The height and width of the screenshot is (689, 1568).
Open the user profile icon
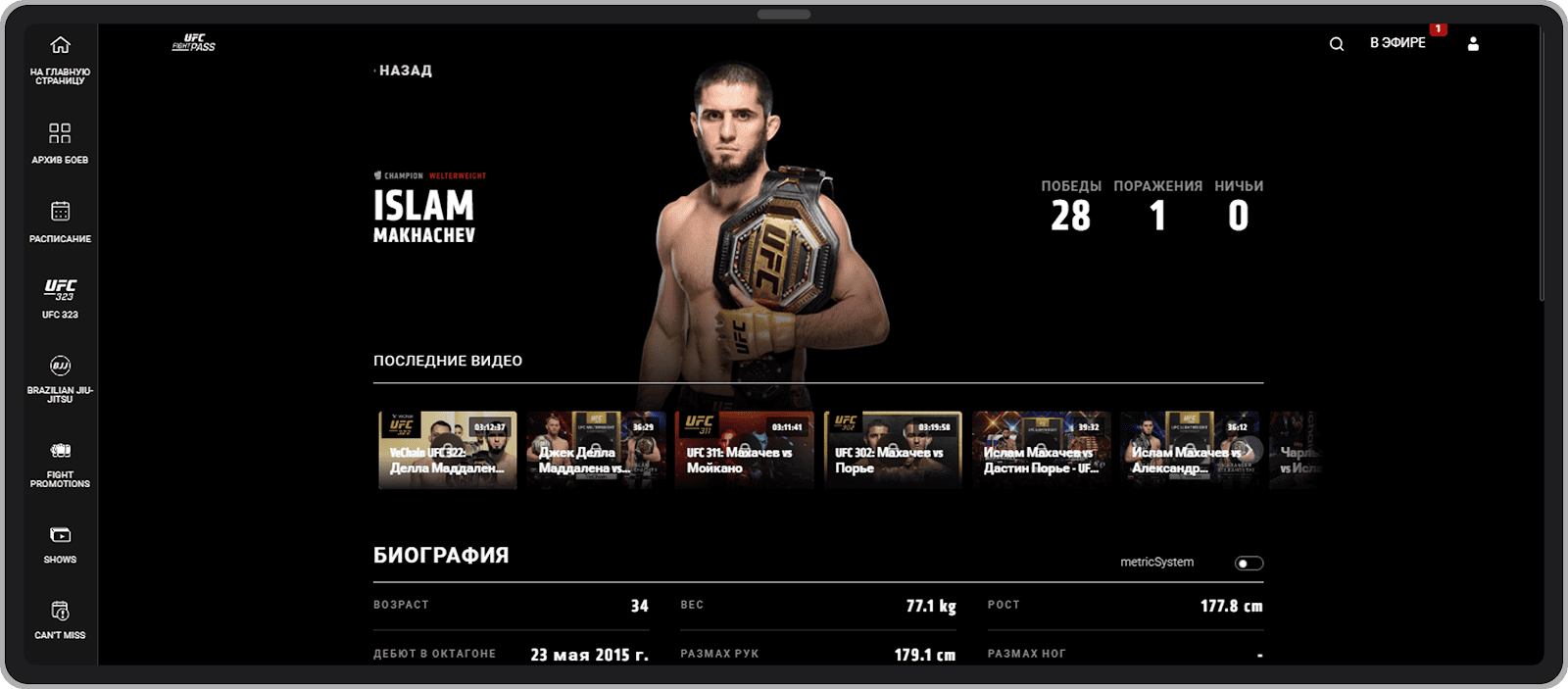click(1472, 44)
